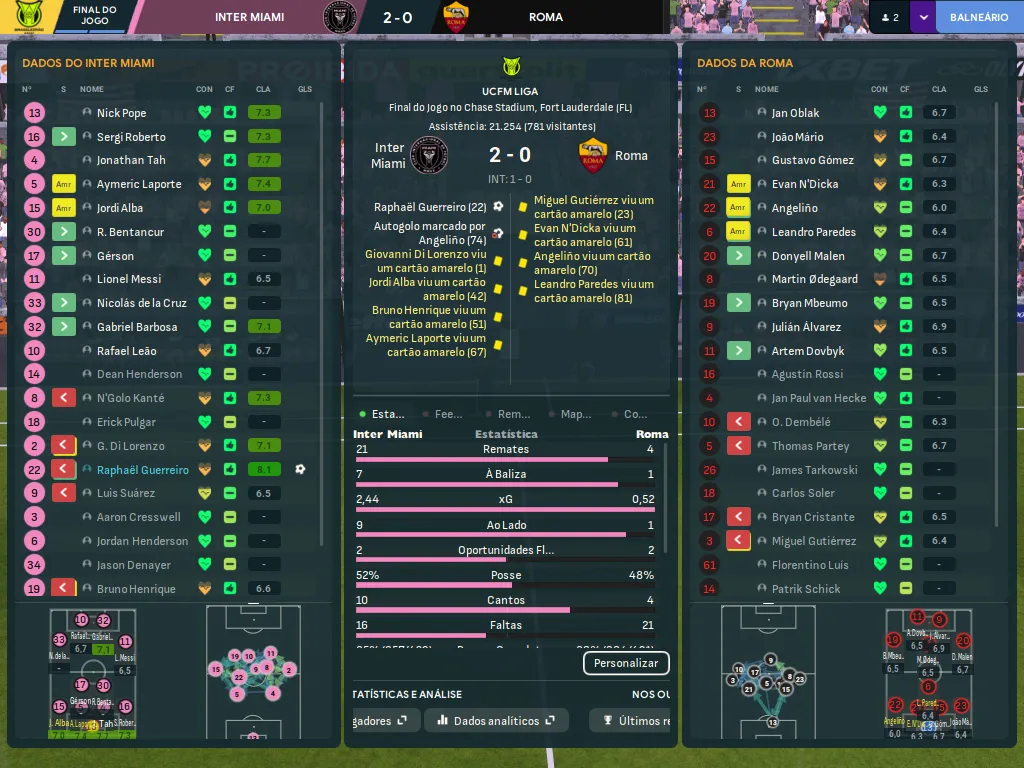Viewport: 1024px width, 768px height.
Task: Choose Nick Pope from the Inter Miami squad
Action: (x=121, y=113)
